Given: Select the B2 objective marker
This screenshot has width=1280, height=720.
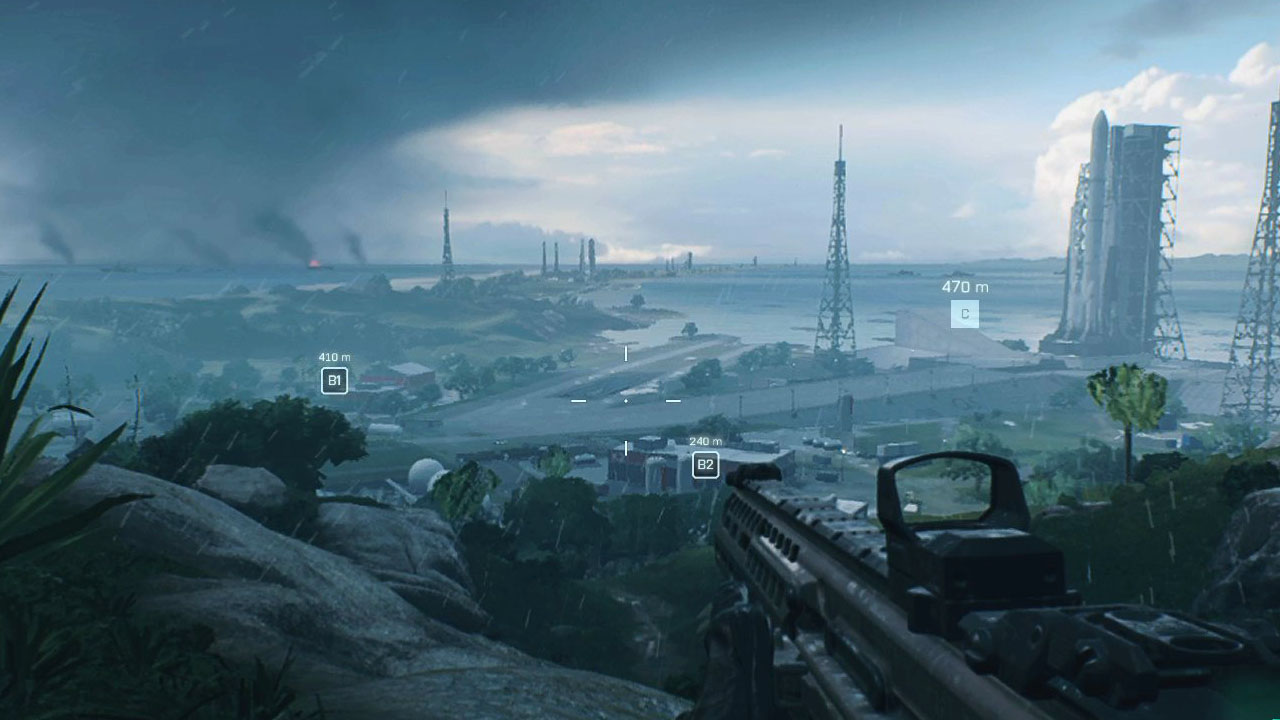Looking at the screenshot, I should [706, 465].
